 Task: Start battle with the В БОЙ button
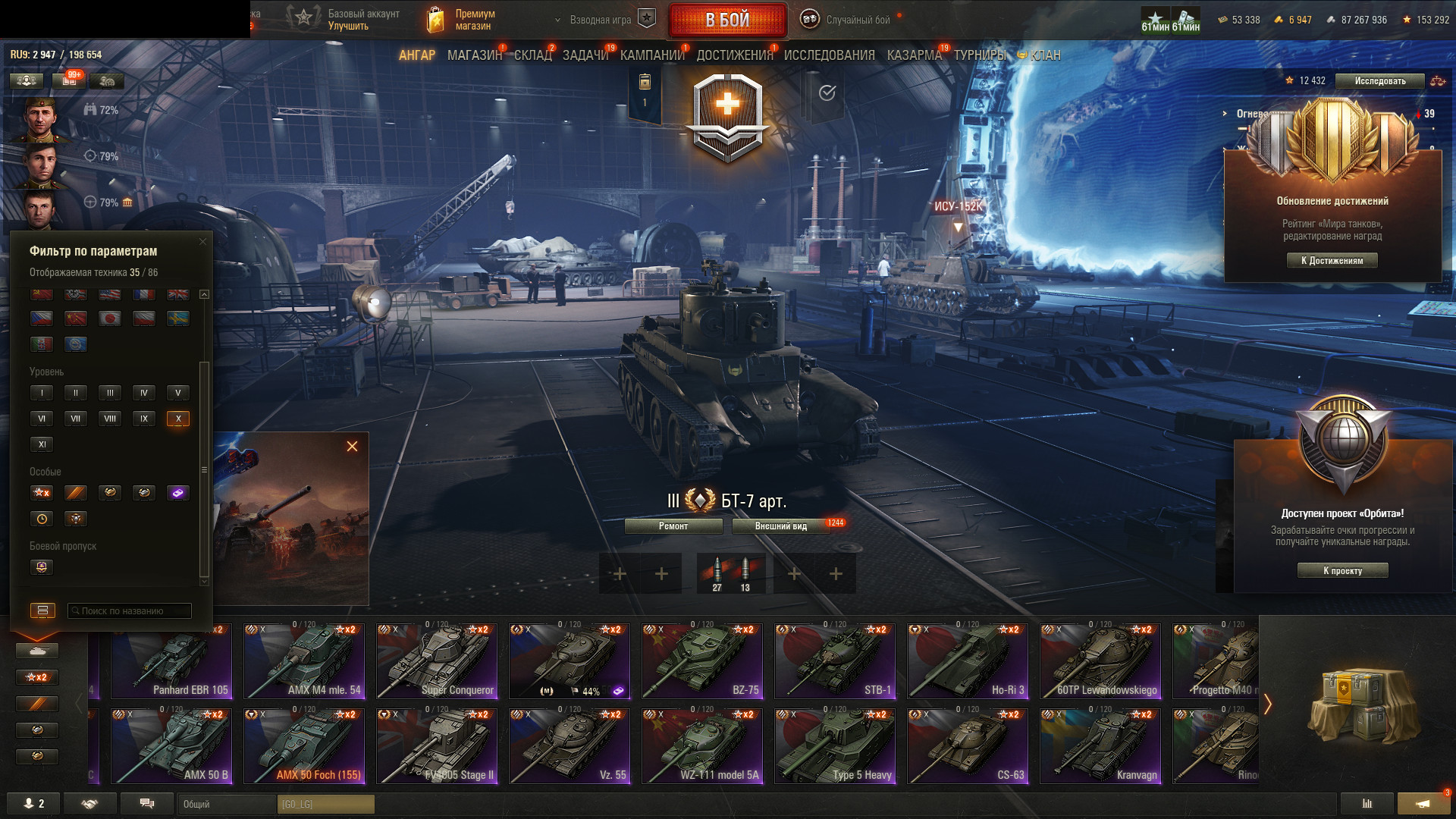(x=727, y=20)
